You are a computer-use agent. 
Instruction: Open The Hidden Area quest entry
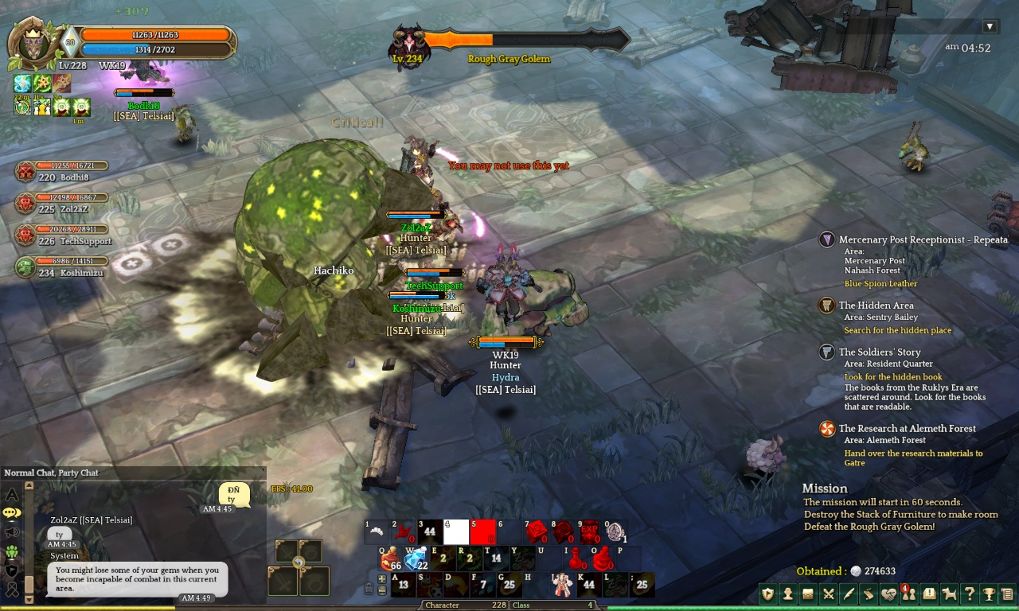tap(875, 305)
